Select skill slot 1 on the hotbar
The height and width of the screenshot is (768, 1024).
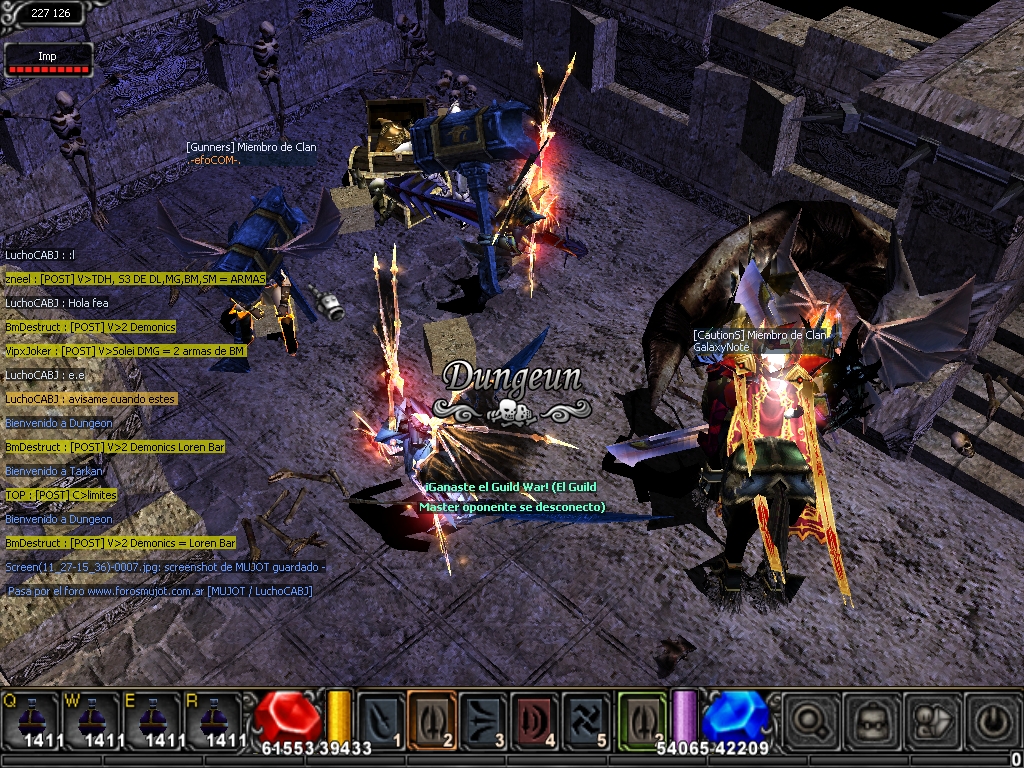pos(380,718)
